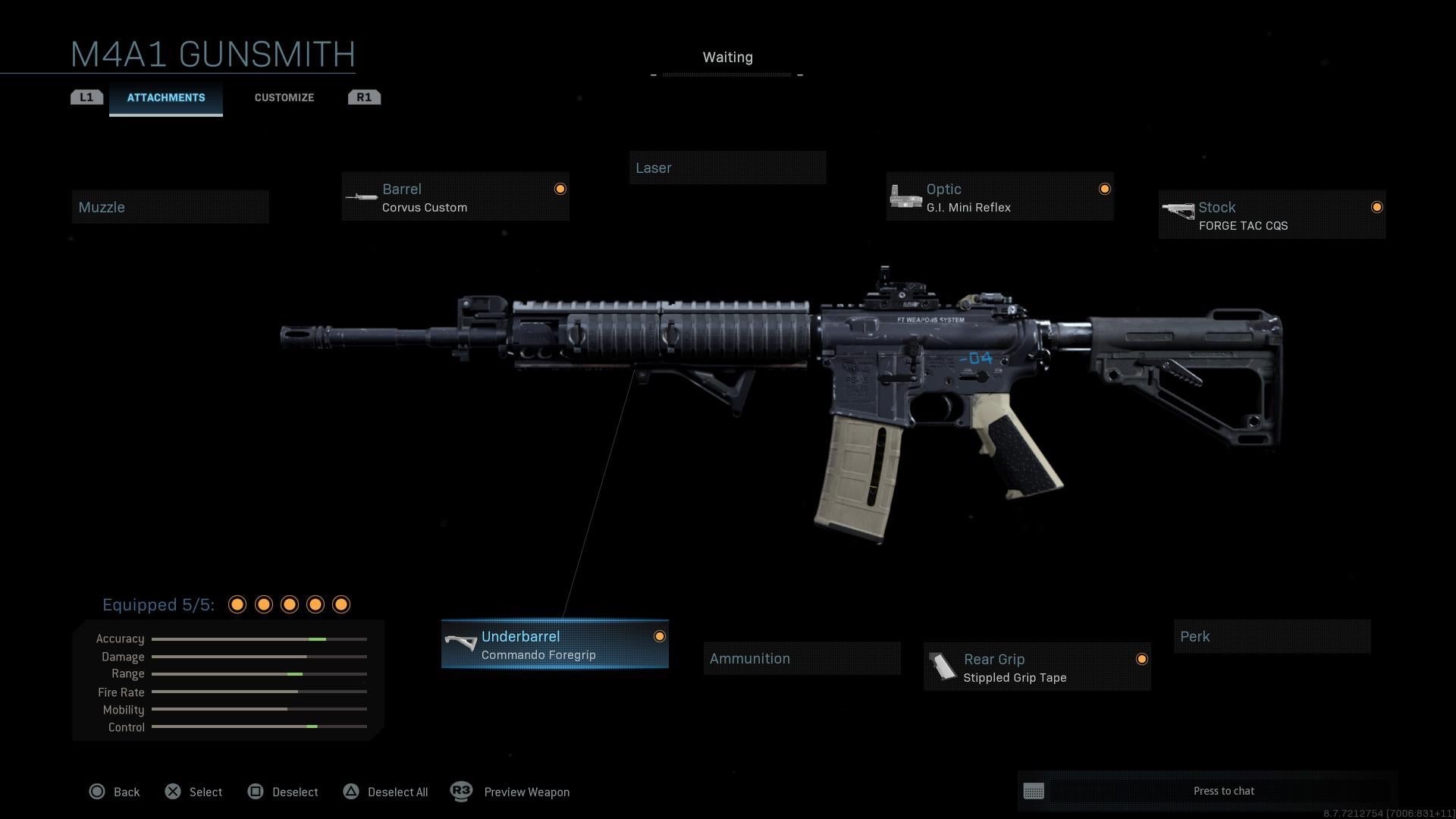Click the R3 Preview Weapon icon
This screenshot has height=819, width=1456.
[x=461, y=791]
